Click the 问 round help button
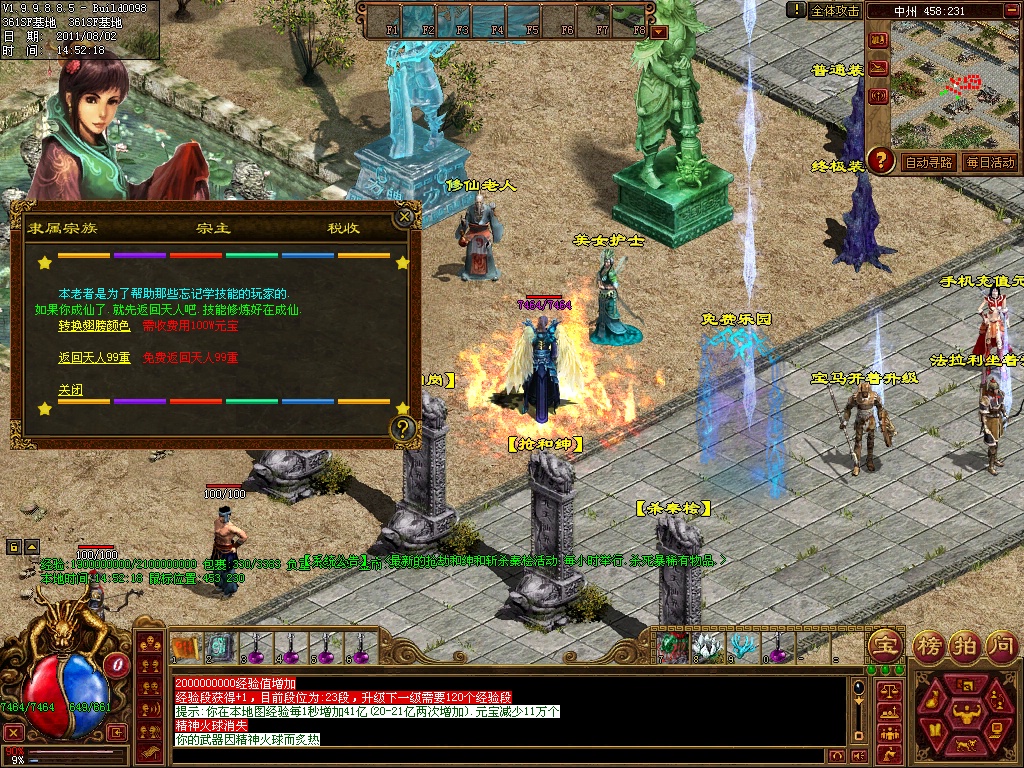1024x768 pixels. pos(1001,645)
